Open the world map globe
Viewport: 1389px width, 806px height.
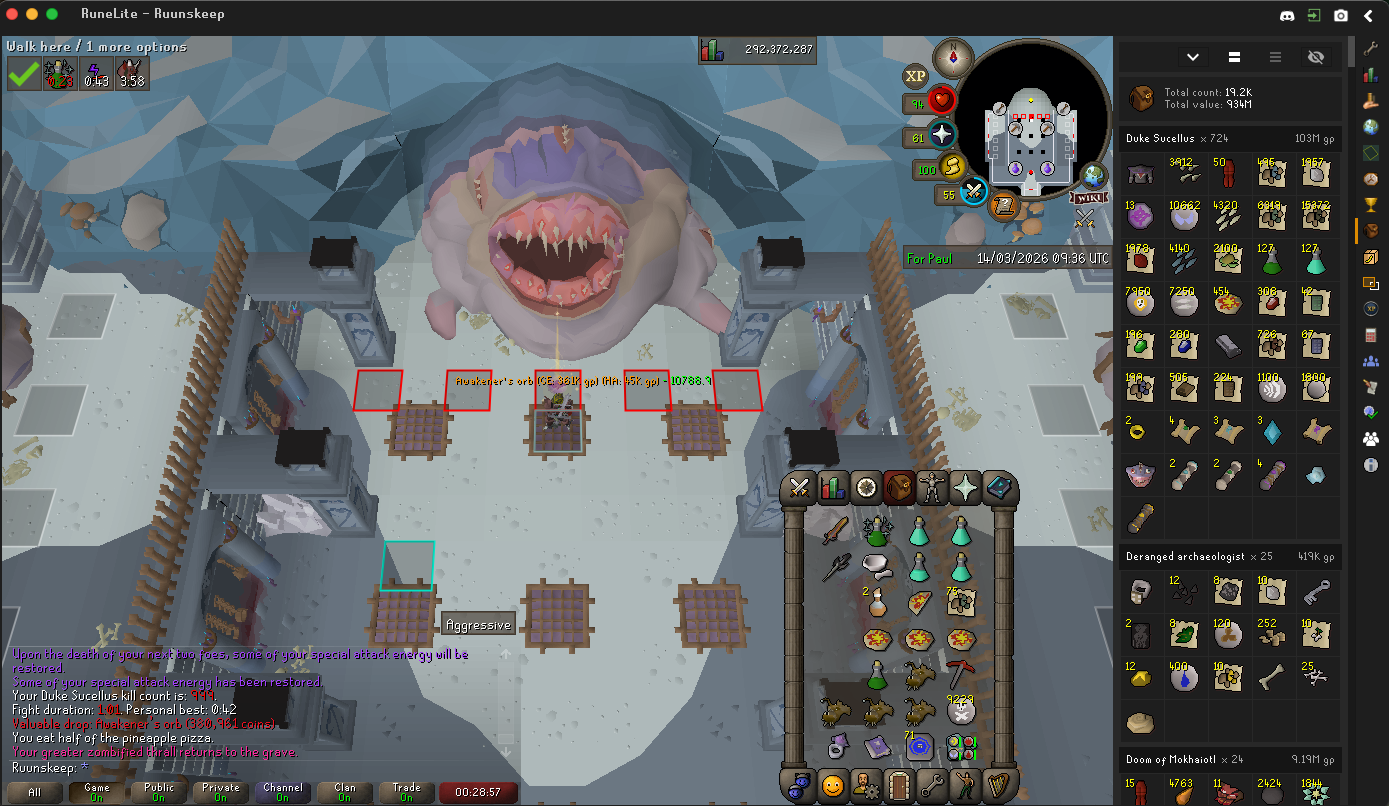pos(1095,176)
